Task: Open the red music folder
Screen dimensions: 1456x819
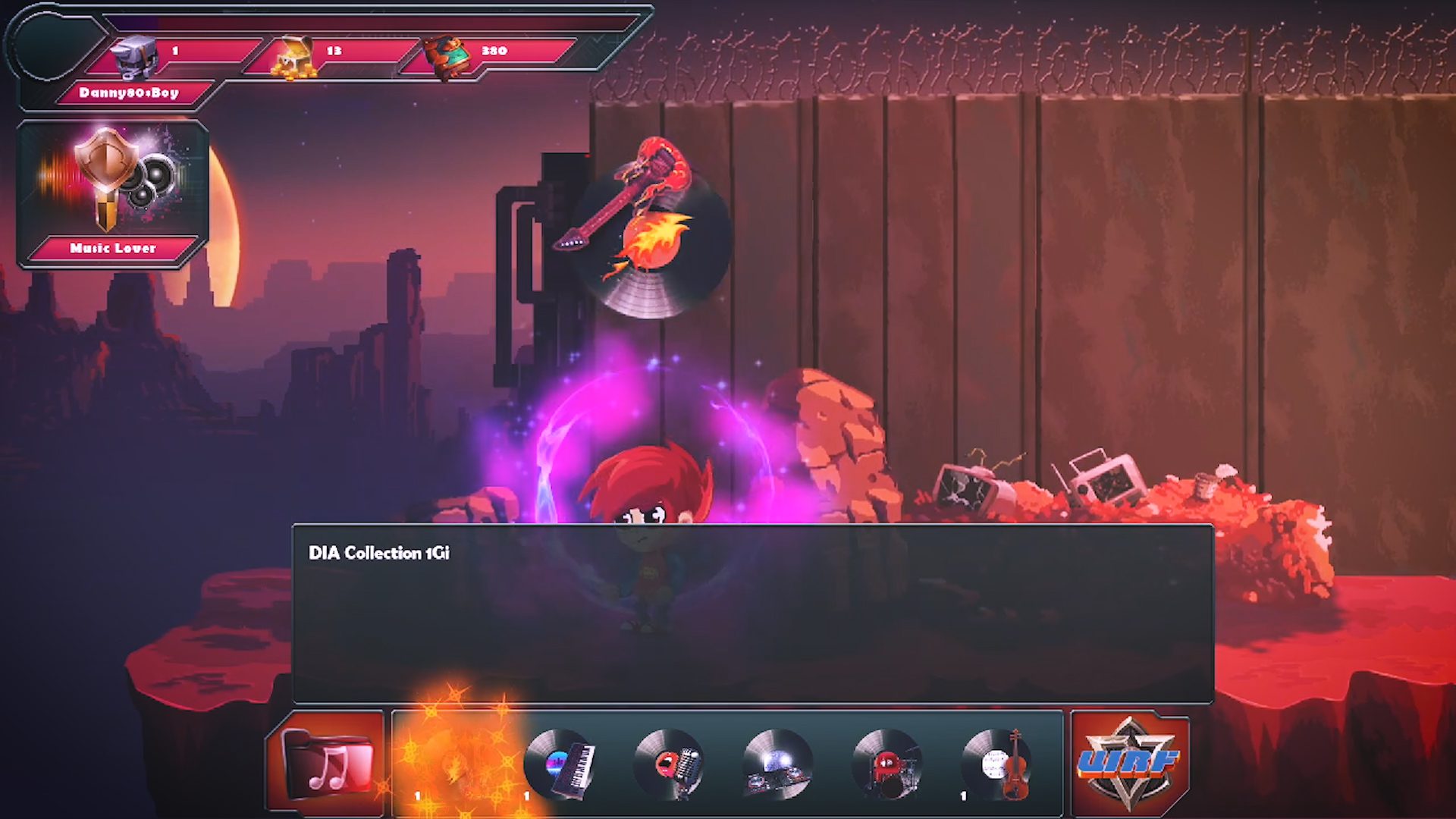Action: pos(327,763)
